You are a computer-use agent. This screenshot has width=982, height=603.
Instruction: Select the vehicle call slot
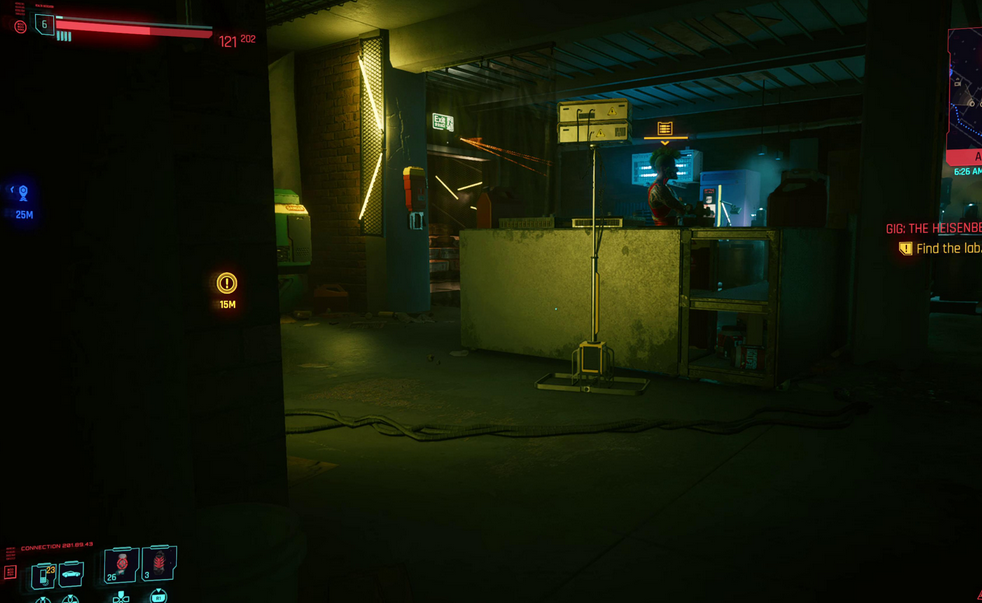[x=71, y=574]
